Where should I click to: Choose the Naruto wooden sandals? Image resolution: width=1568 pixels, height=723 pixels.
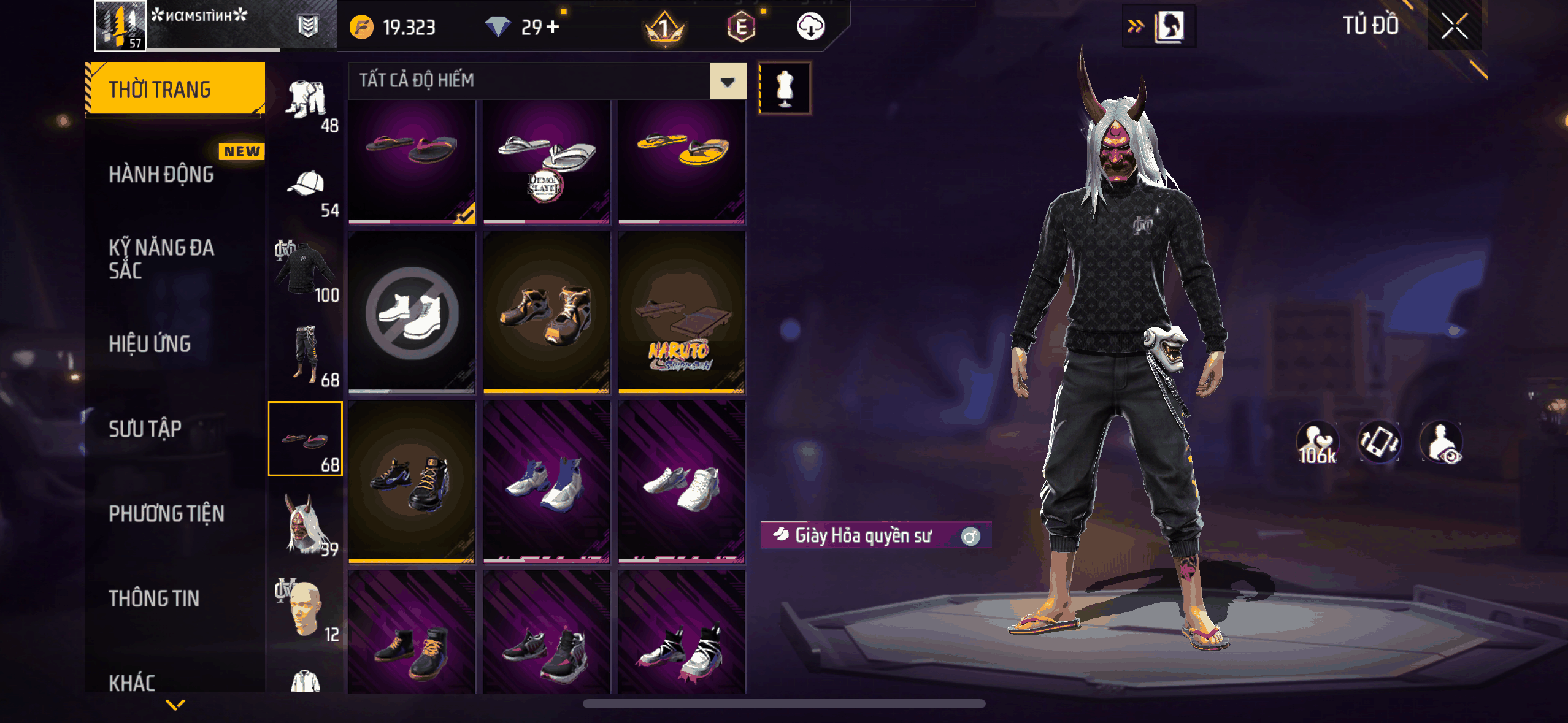682,313
